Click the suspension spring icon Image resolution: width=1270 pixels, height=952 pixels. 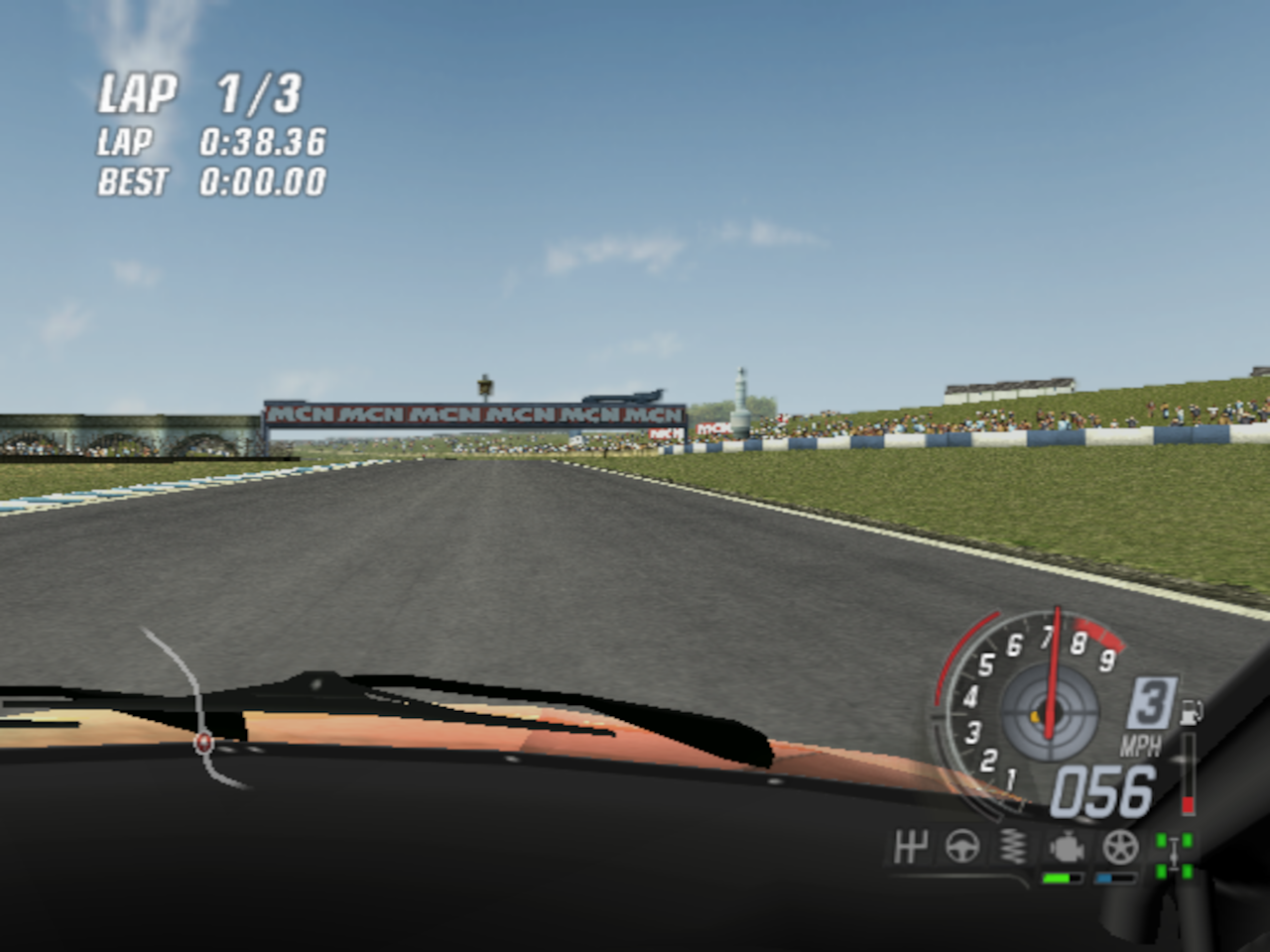1012,848
